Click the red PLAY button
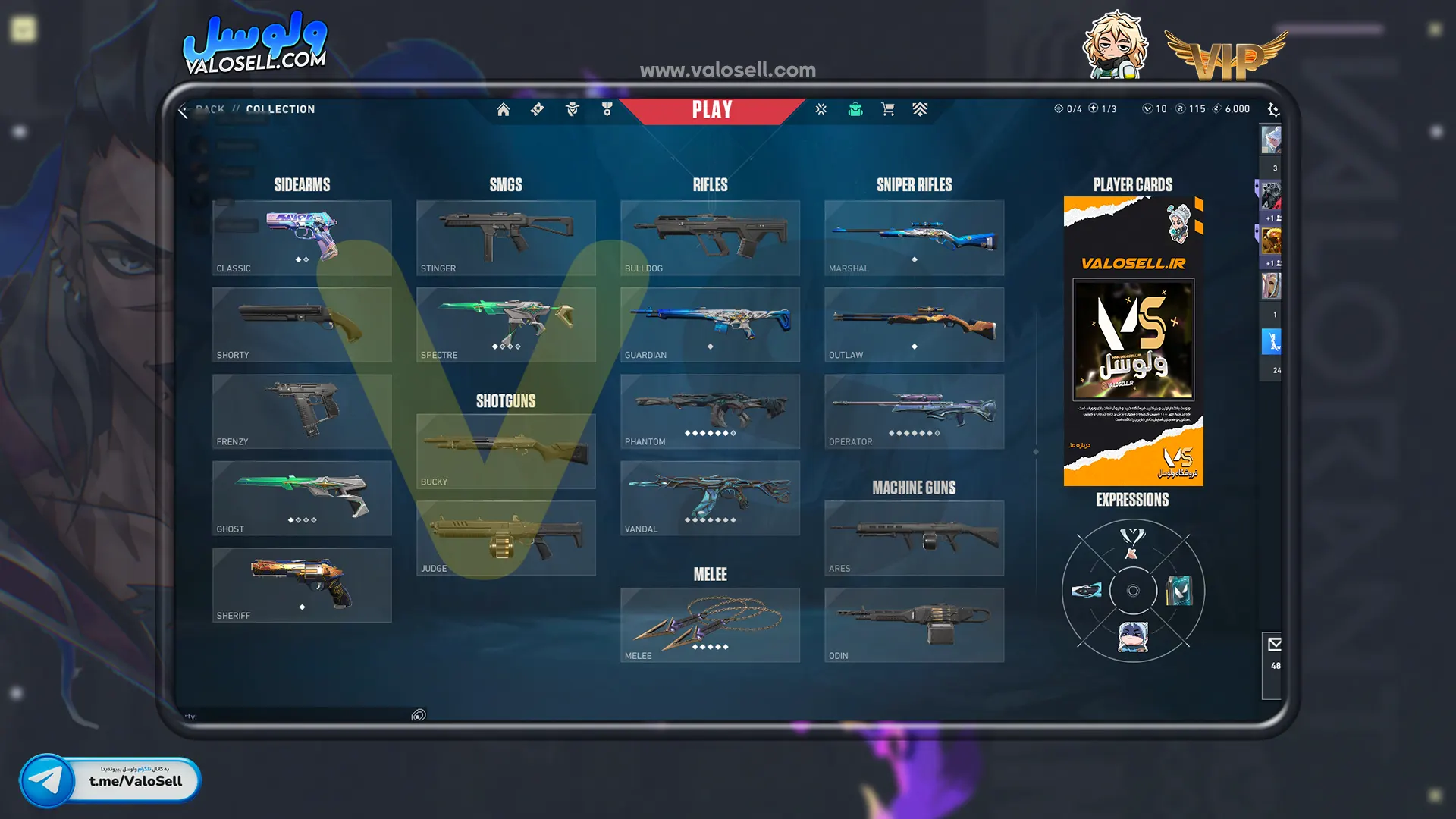This screenshot has width=1456, height=819. pyautogui.click(x=711, y=110)
